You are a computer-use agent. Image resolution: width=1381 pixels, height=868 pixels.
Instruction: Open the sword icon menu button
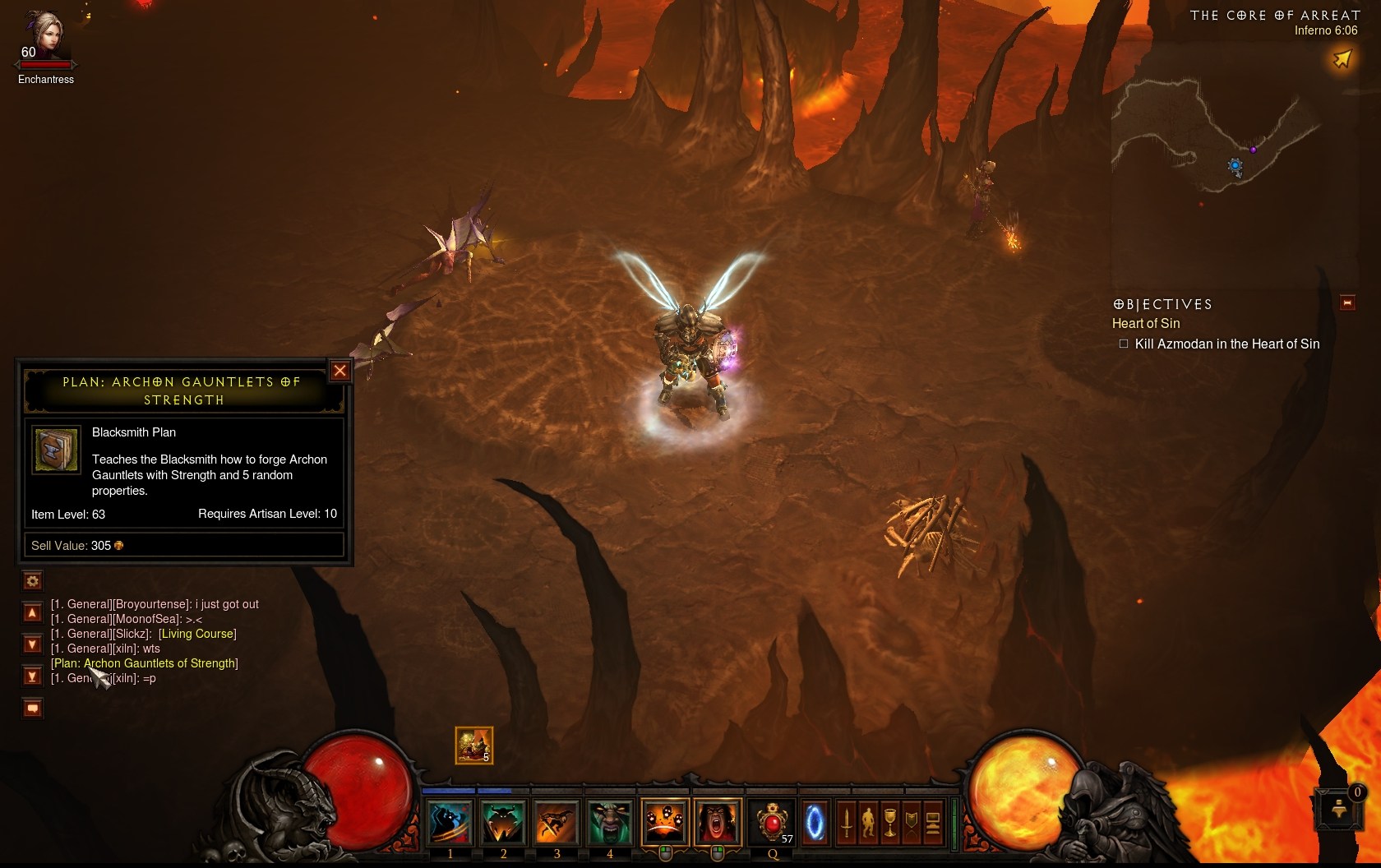846,822
